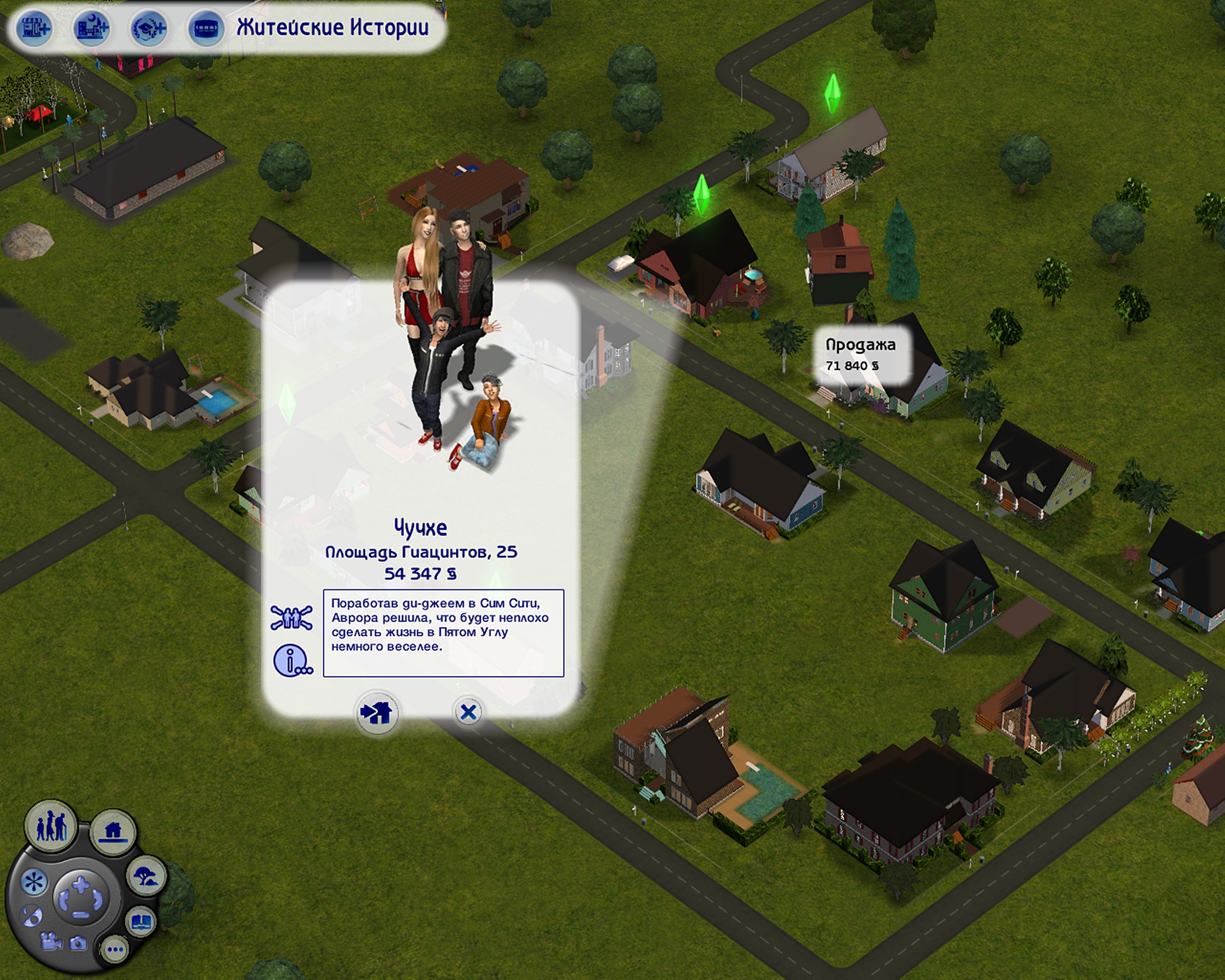Open the family tree relationships icon
This screenshot has width=1225, height=980.
click(x=291, y=618)
